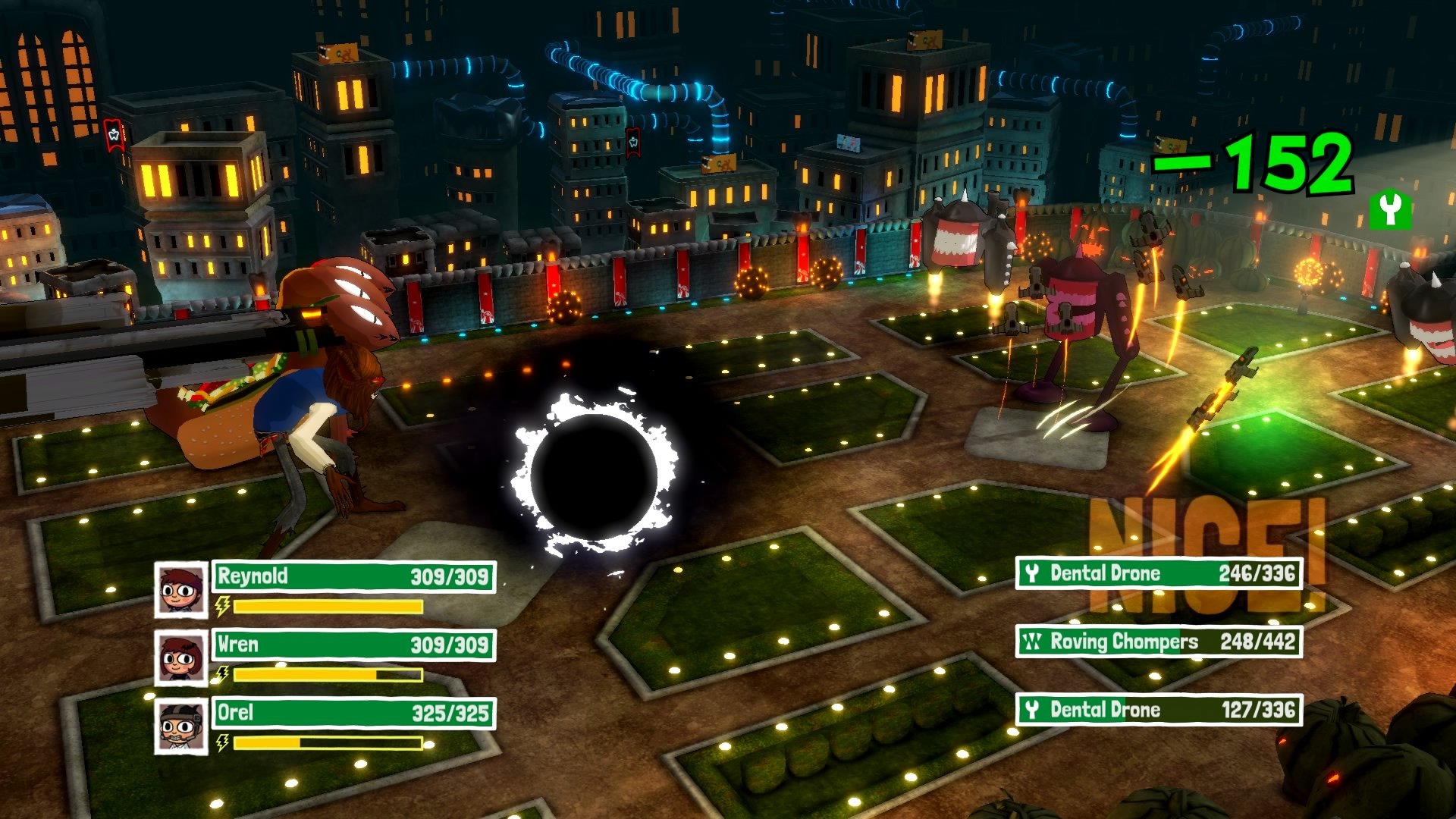This screenshot has height=819, width=1456.
Task: Choose the Reynold party name row
Action: click(x=353, y=576)
